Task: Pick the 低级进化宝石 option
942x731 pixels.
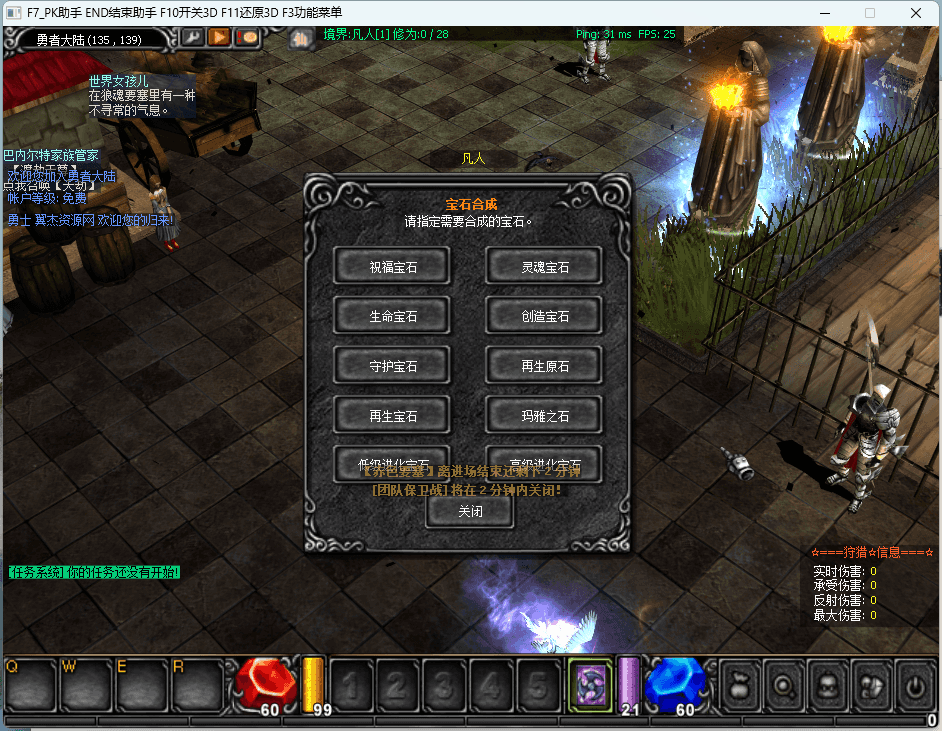Action: point(392,462)
